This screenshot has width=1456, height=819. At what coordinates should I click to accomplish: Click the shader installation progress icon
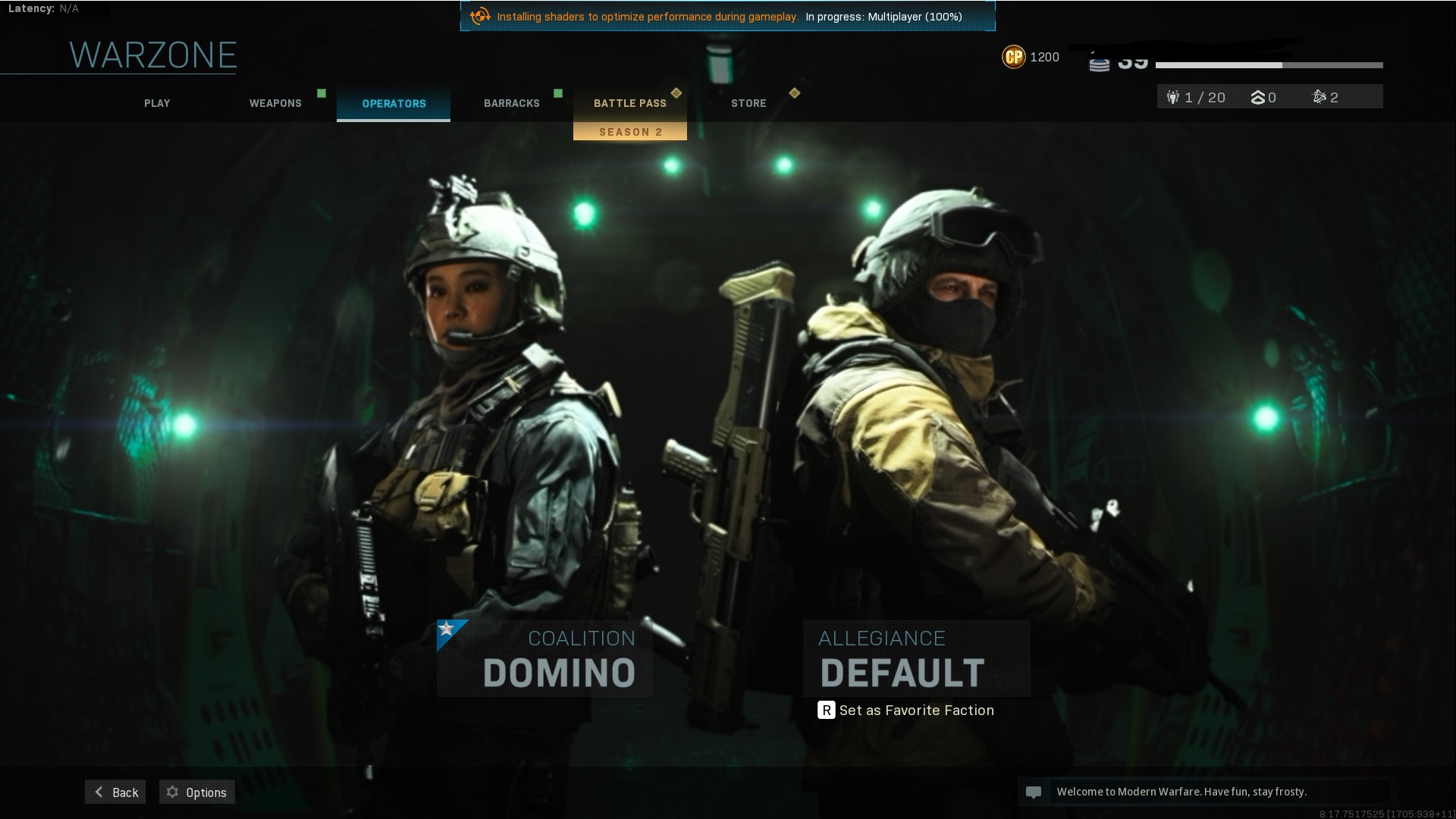click(x=479, y=14)
